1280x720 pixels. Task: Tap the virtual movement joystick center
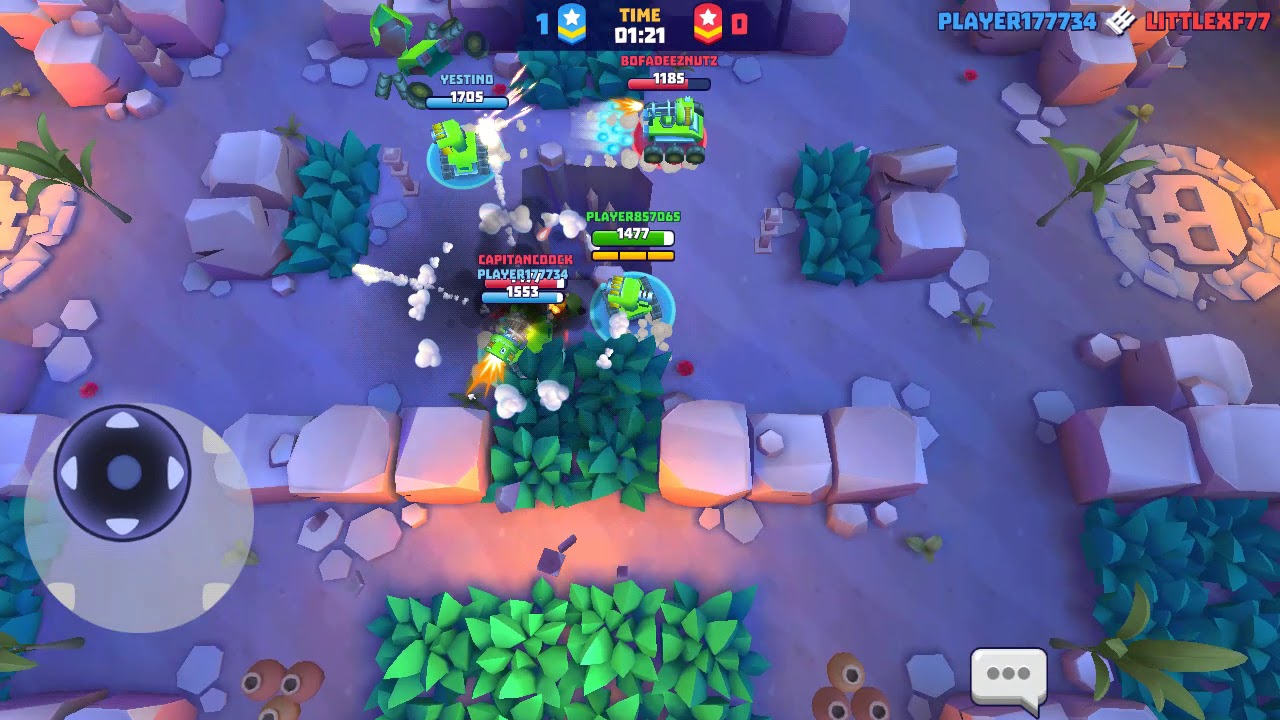pos(123,472)
